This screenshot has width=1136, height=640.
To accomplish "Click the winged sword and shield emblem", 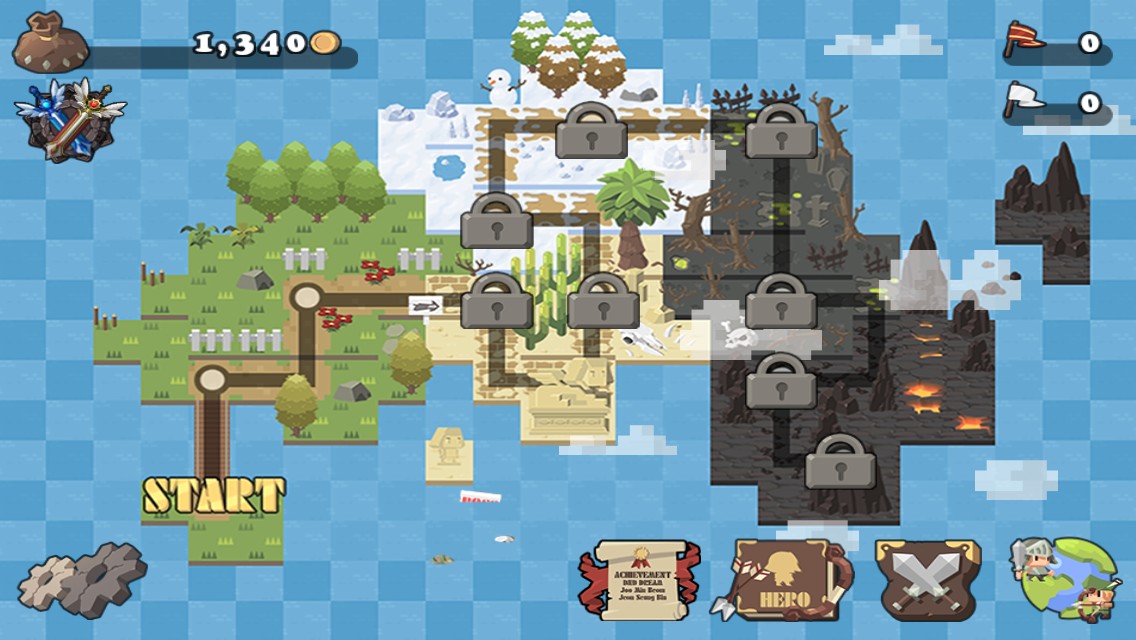I will (x=70, y=119).
